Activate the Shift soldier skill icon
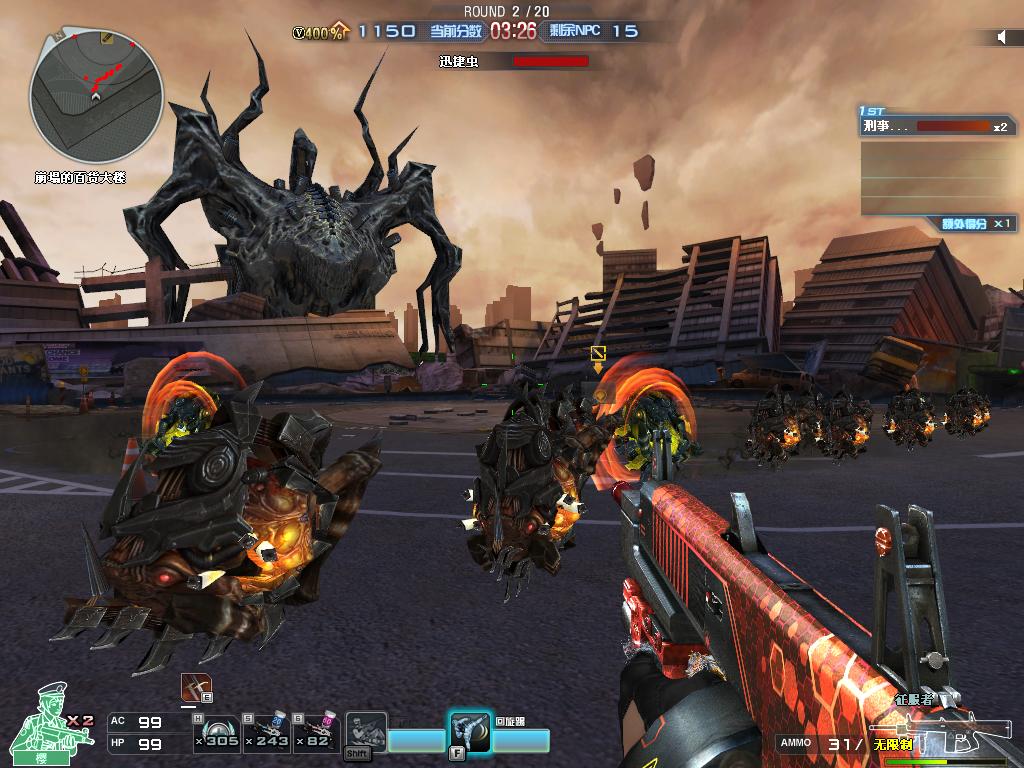Screen dimensions: 1024x768 click(x=365, y=733)
